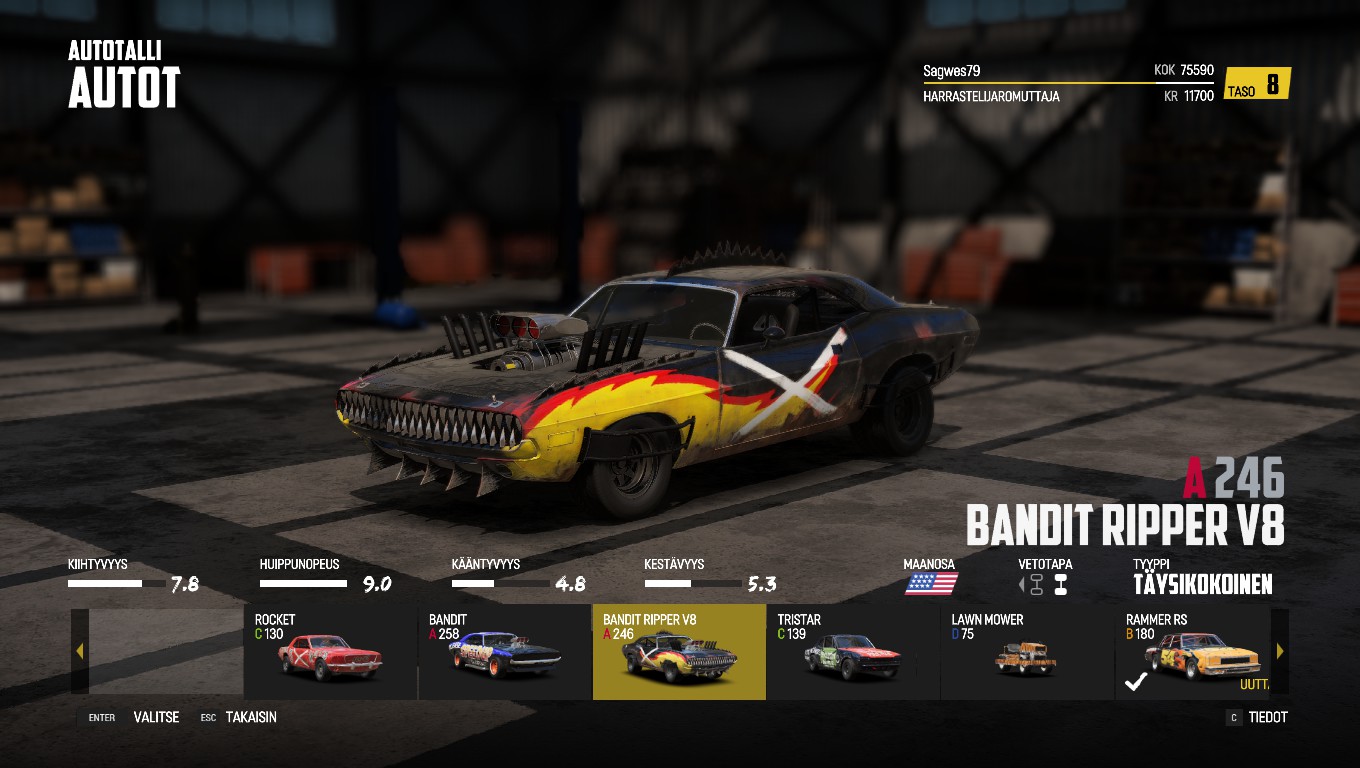Select the Rocket car tile

tap(330, 652)
